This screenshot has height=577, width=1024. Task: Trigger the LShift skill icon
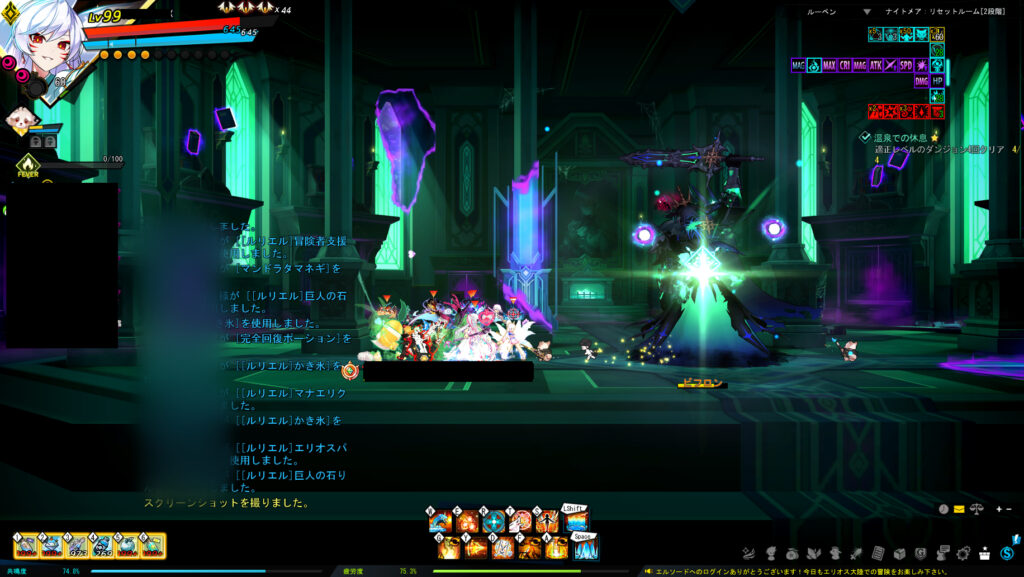[x=575, y=522]
